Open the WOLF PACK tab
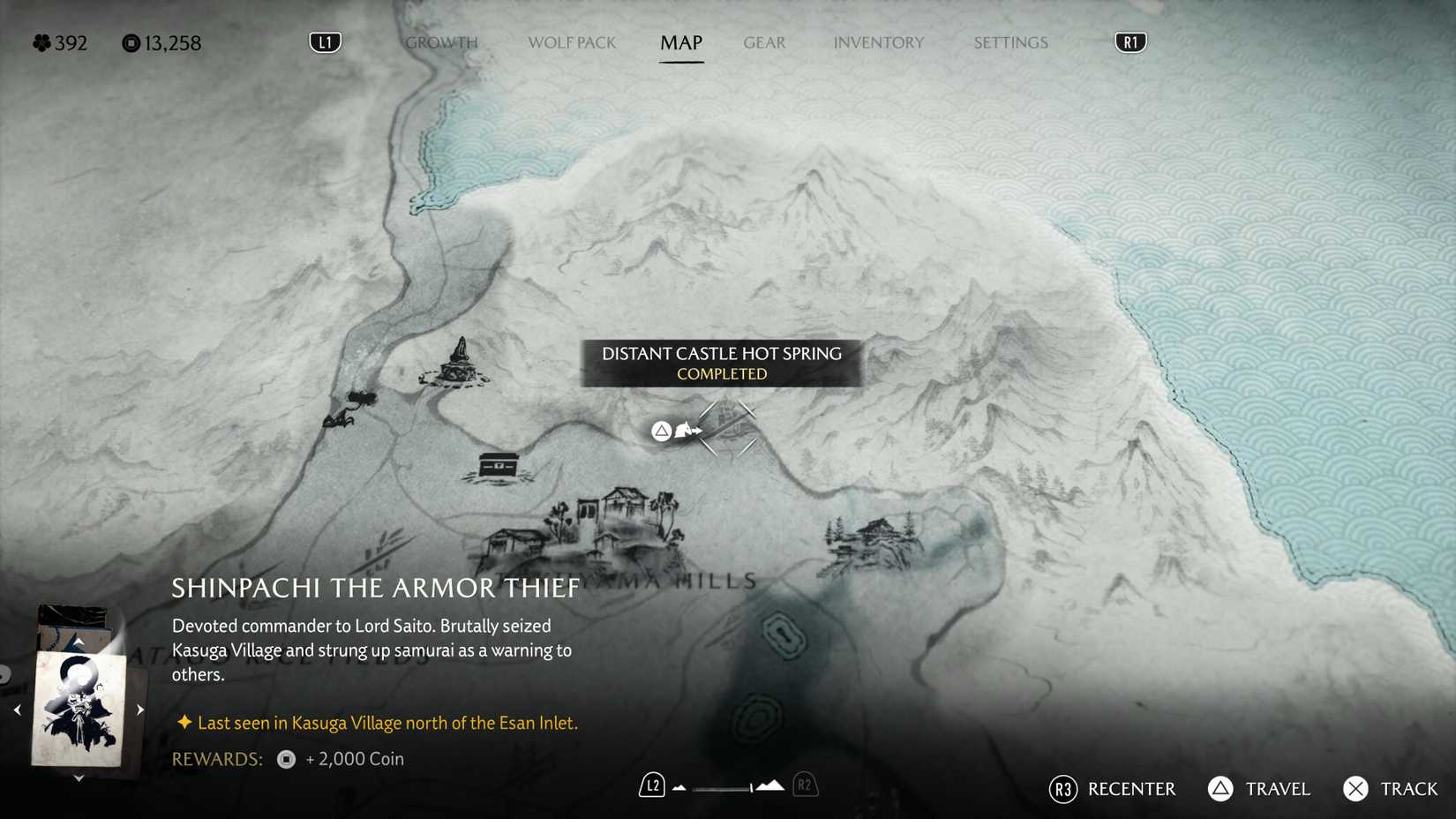1456x819 pixels. [x=572, y=41]
